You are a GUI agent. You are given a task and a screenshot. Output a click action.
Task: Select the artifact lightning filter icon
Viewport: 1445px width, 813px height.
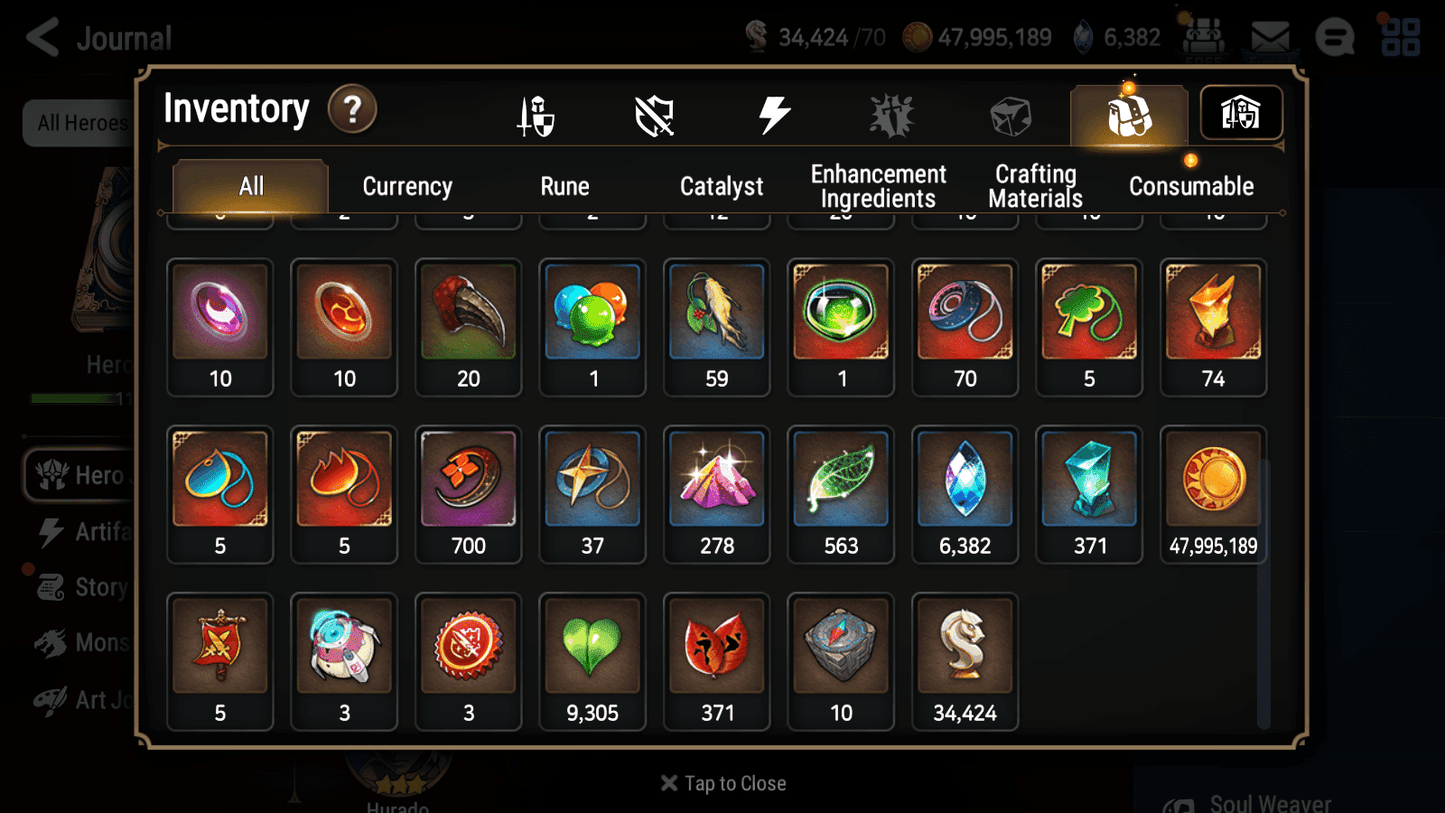point(773,113)
